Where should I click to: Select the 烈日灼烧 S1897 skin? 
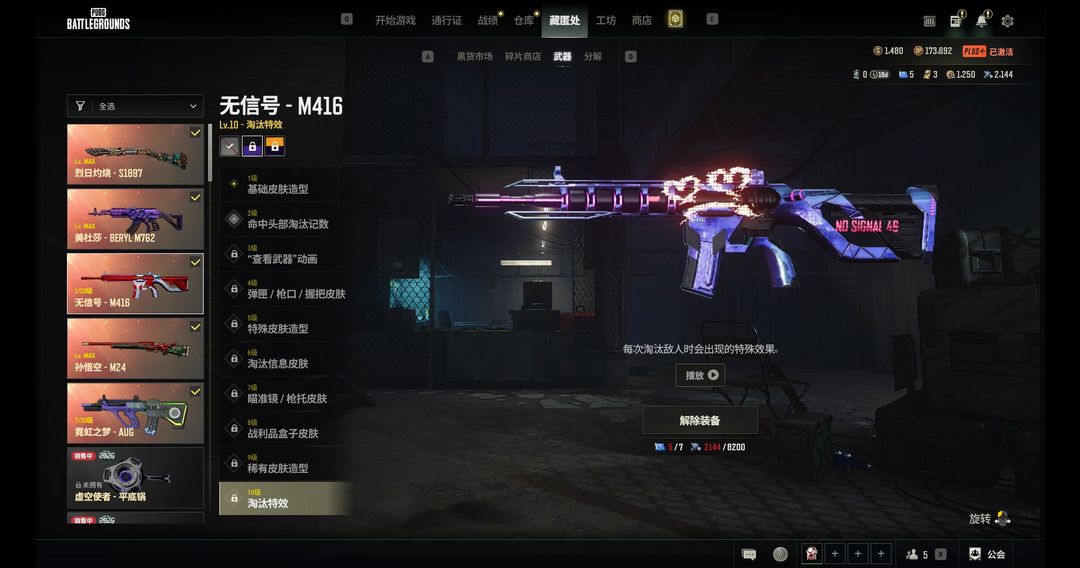(135, 152)
